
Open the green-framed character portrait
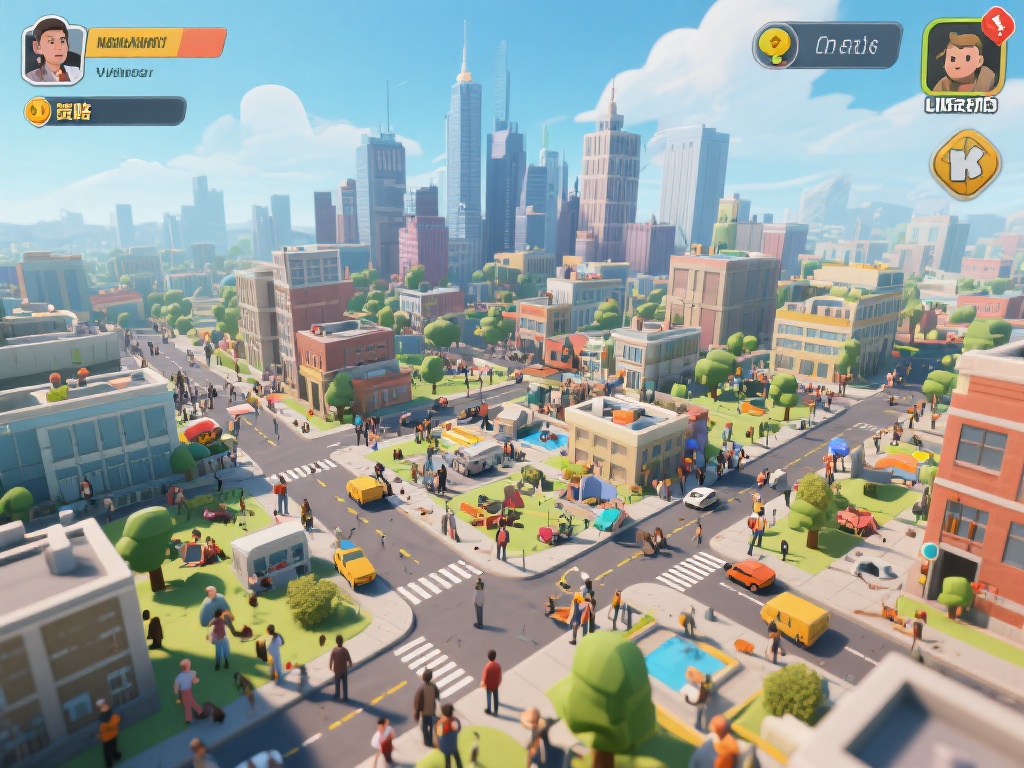962,58
